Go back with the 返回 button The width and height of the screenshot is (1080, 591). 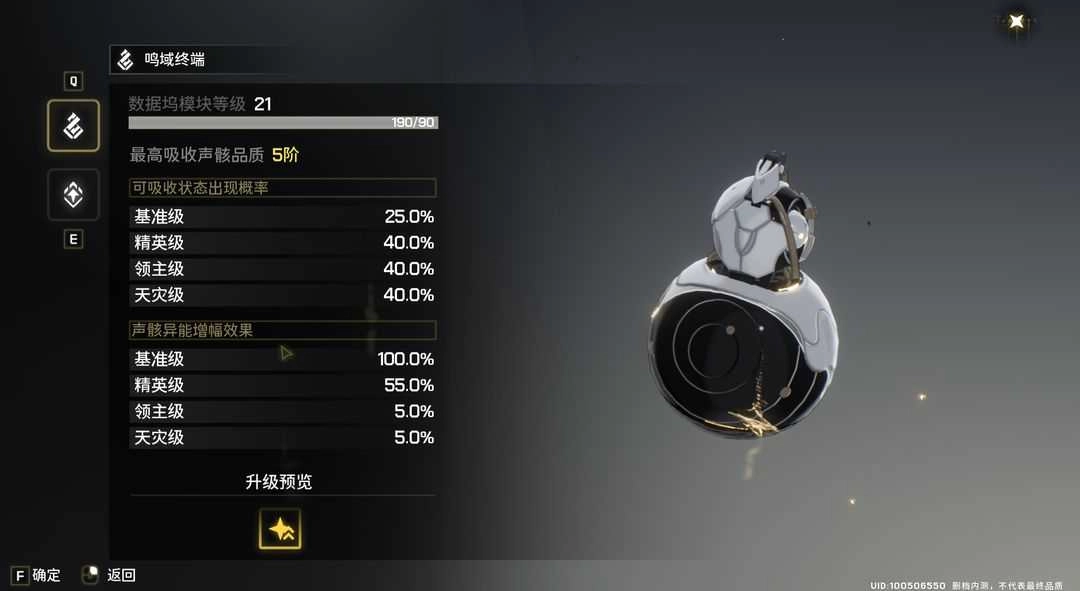(121, 575)
